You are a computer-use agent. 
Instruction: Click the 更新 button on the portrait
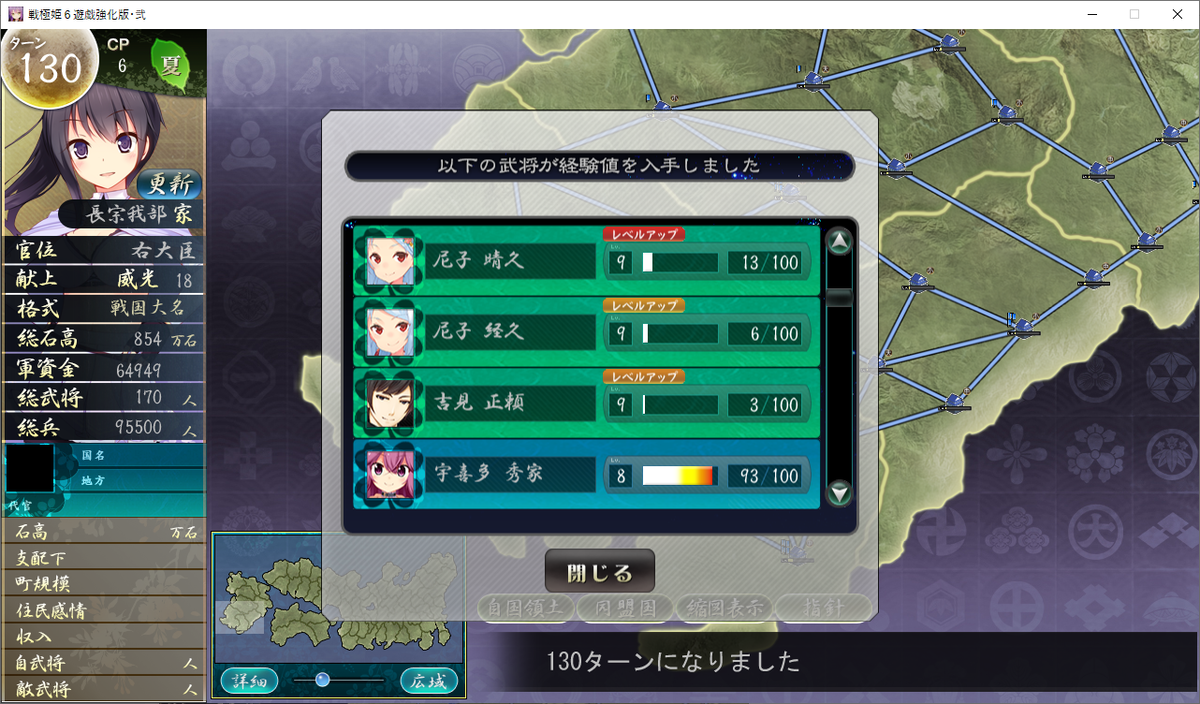(x=169, y=184)
